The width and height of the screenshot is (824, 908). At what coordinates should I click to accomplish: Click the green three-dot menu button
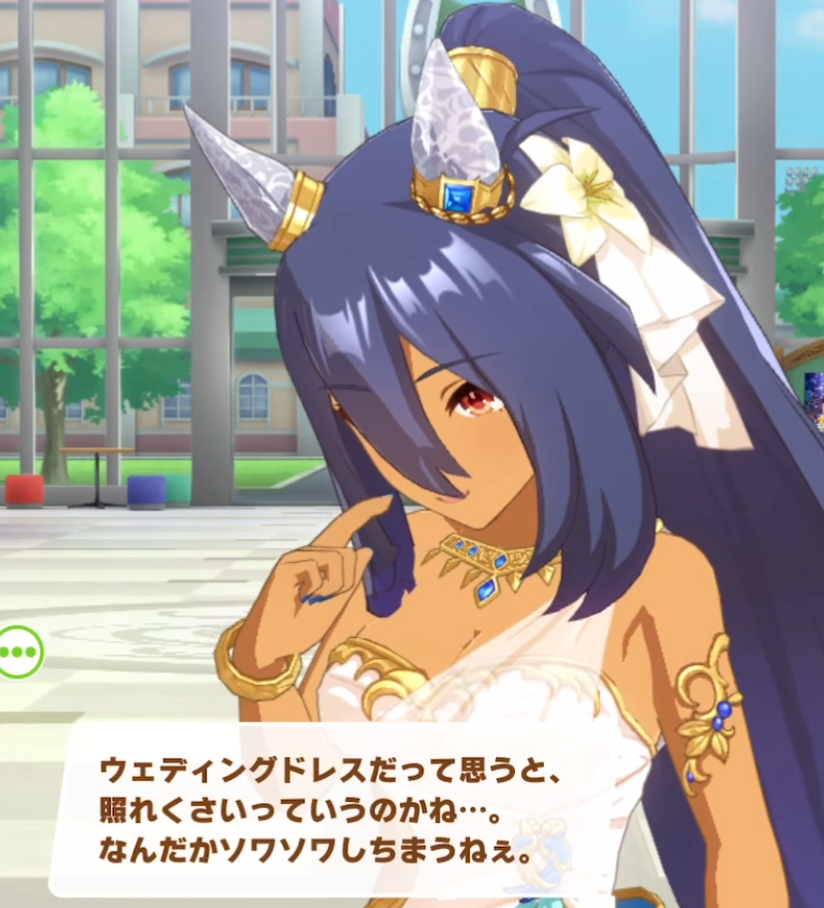click(17, 652)
